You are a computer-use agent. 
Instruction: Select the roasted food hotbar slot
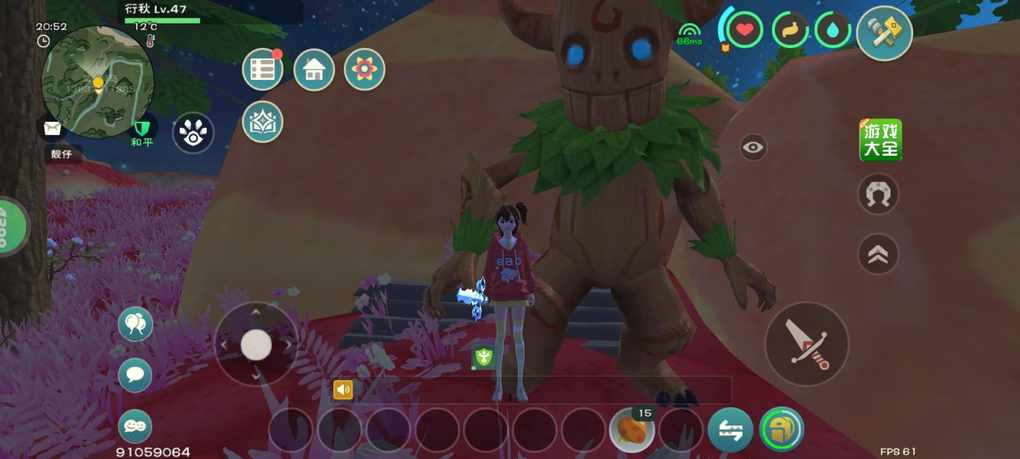pyautogui.click(x=632, y=431)
